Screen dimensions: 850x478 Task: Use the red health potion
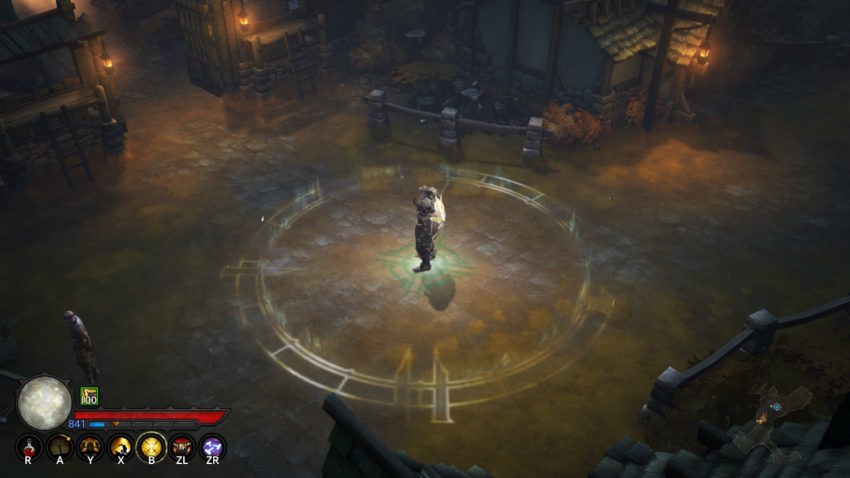(x=28, y=446)
